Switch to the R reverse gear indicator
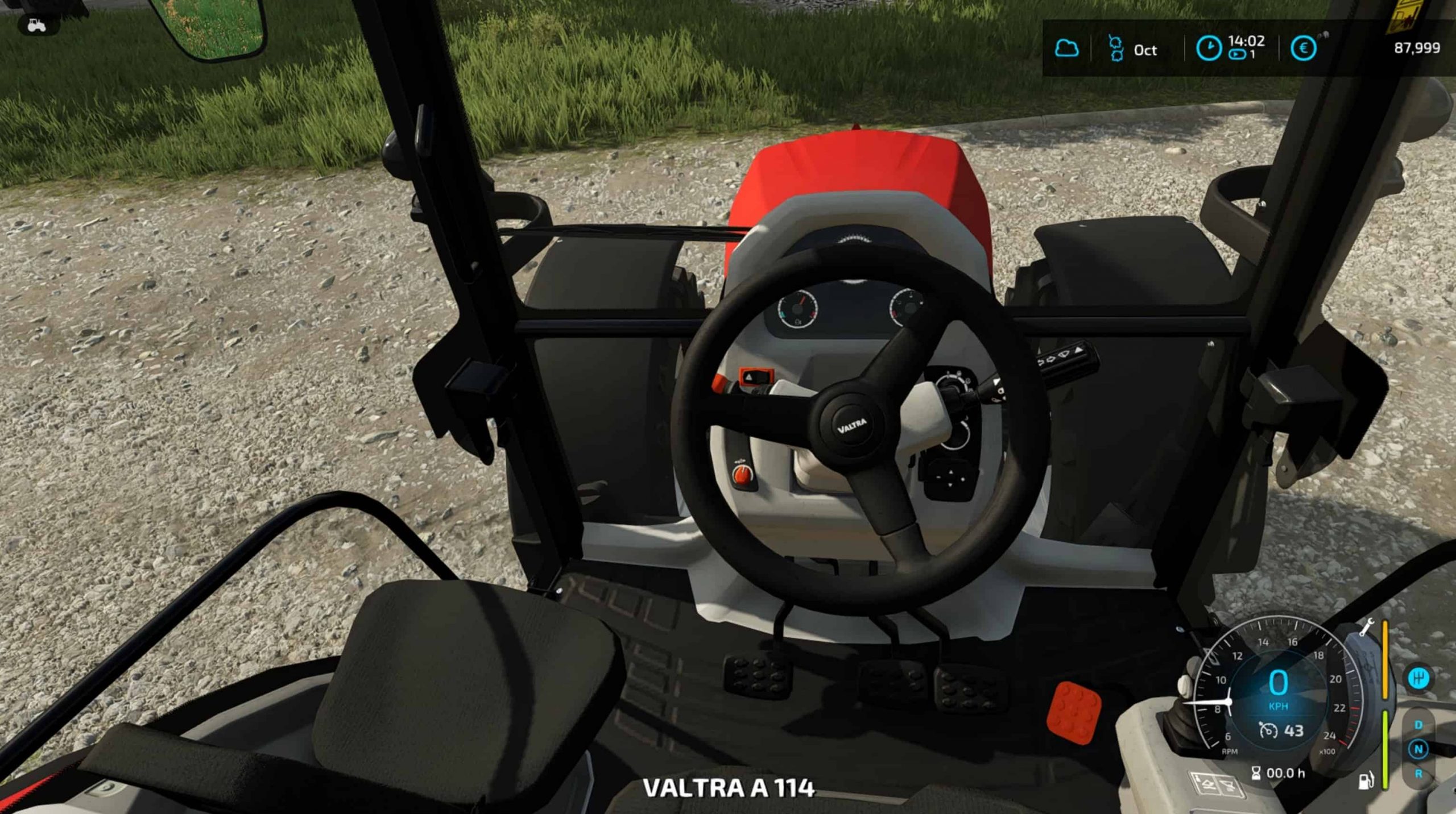1456x814 pixels. [x=1418, y=774]
